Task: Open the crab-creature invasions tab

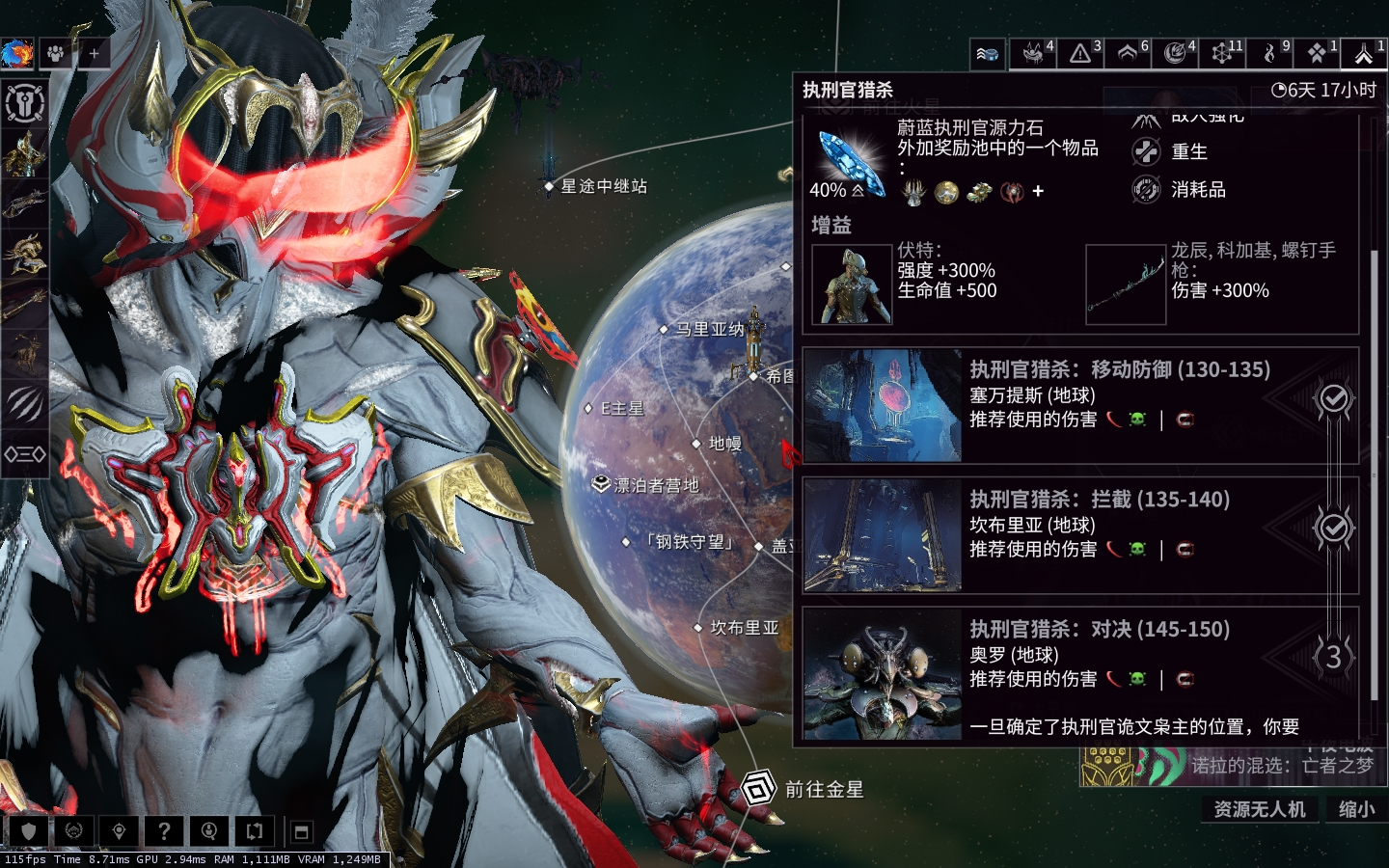Action: tap(1033, 53)
